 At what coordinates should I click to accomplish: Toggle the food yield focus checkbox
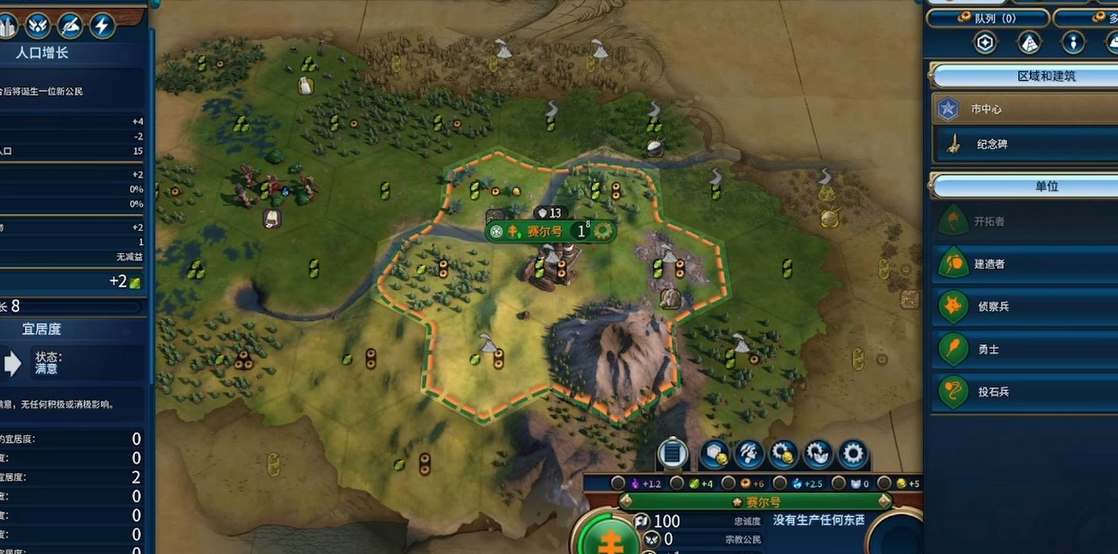[x=677, y=484]
